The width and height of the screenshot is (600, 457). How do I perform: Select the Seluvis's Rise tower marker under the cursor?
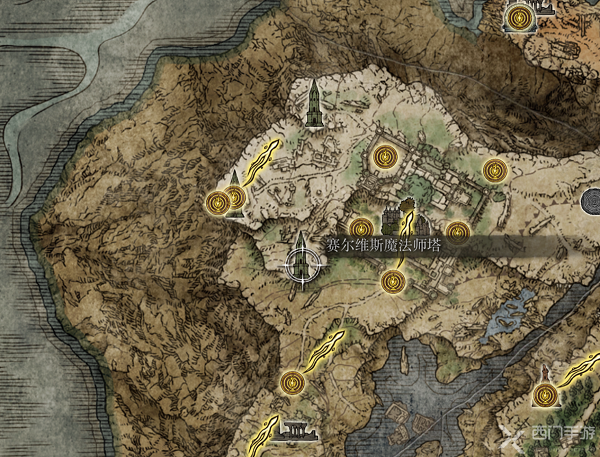pyautogui.click(x=302, y=262)
